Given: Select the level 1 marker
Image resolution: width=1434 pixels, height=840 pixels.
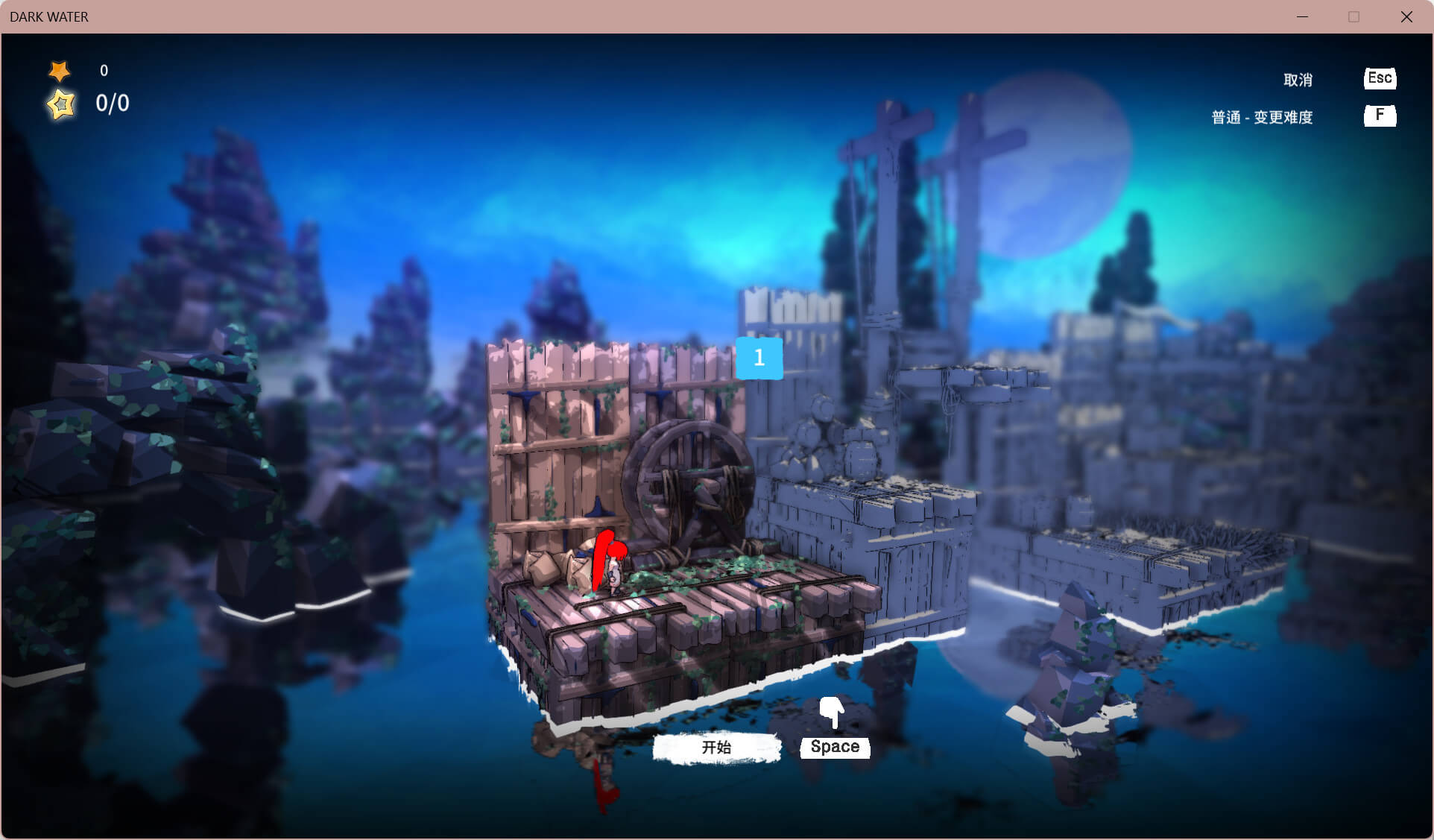Looking at the screenshot, I should coord(759,358).
